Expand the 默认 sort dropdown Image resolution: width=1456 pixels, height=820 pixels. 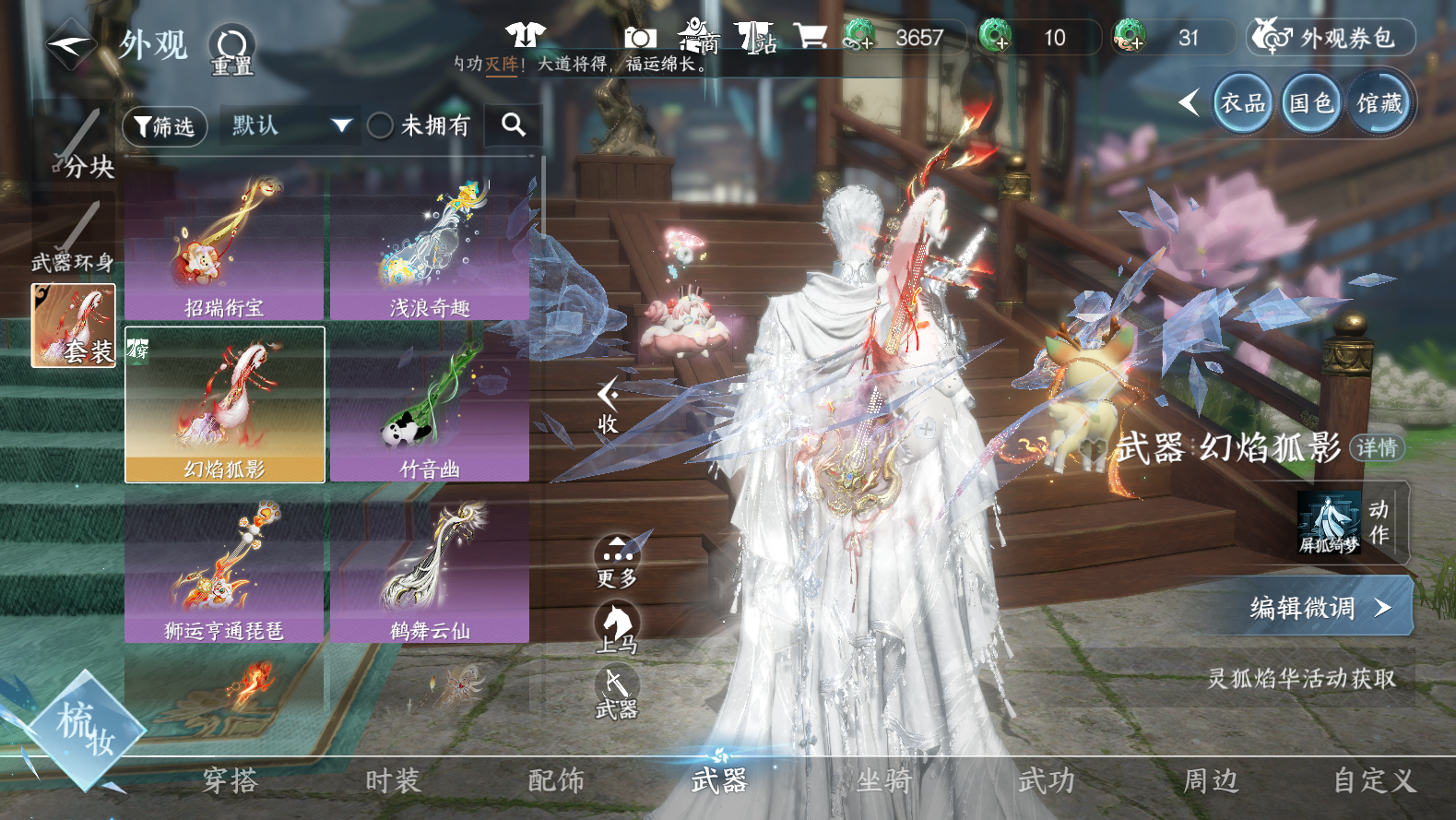[290, 125]
